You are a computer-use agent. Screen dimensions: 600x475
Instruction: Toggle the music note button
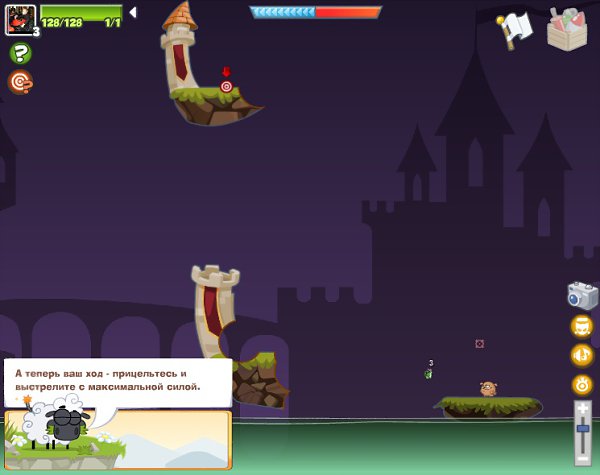[x=582, y=355]
